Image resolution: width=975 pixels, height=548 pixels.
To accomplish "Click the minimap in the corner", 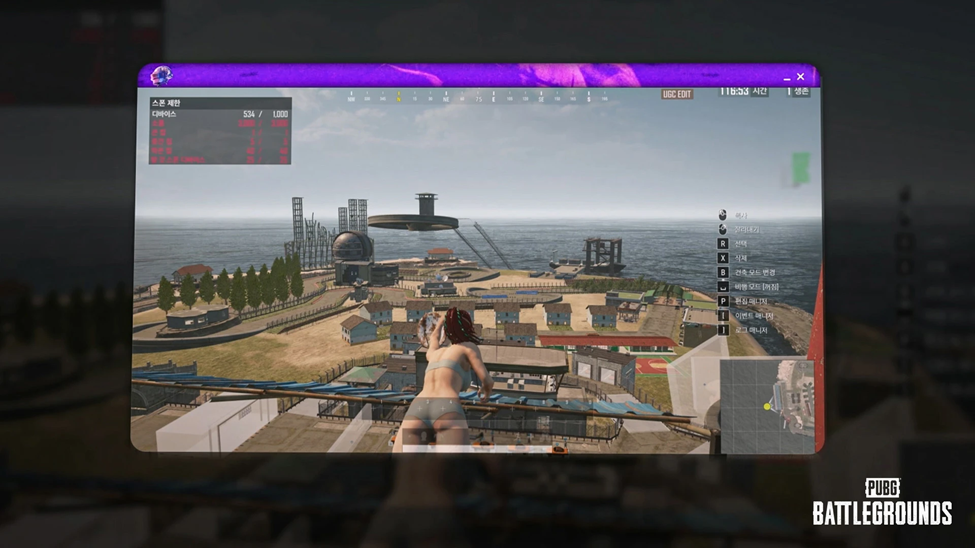I will (768, 405).
